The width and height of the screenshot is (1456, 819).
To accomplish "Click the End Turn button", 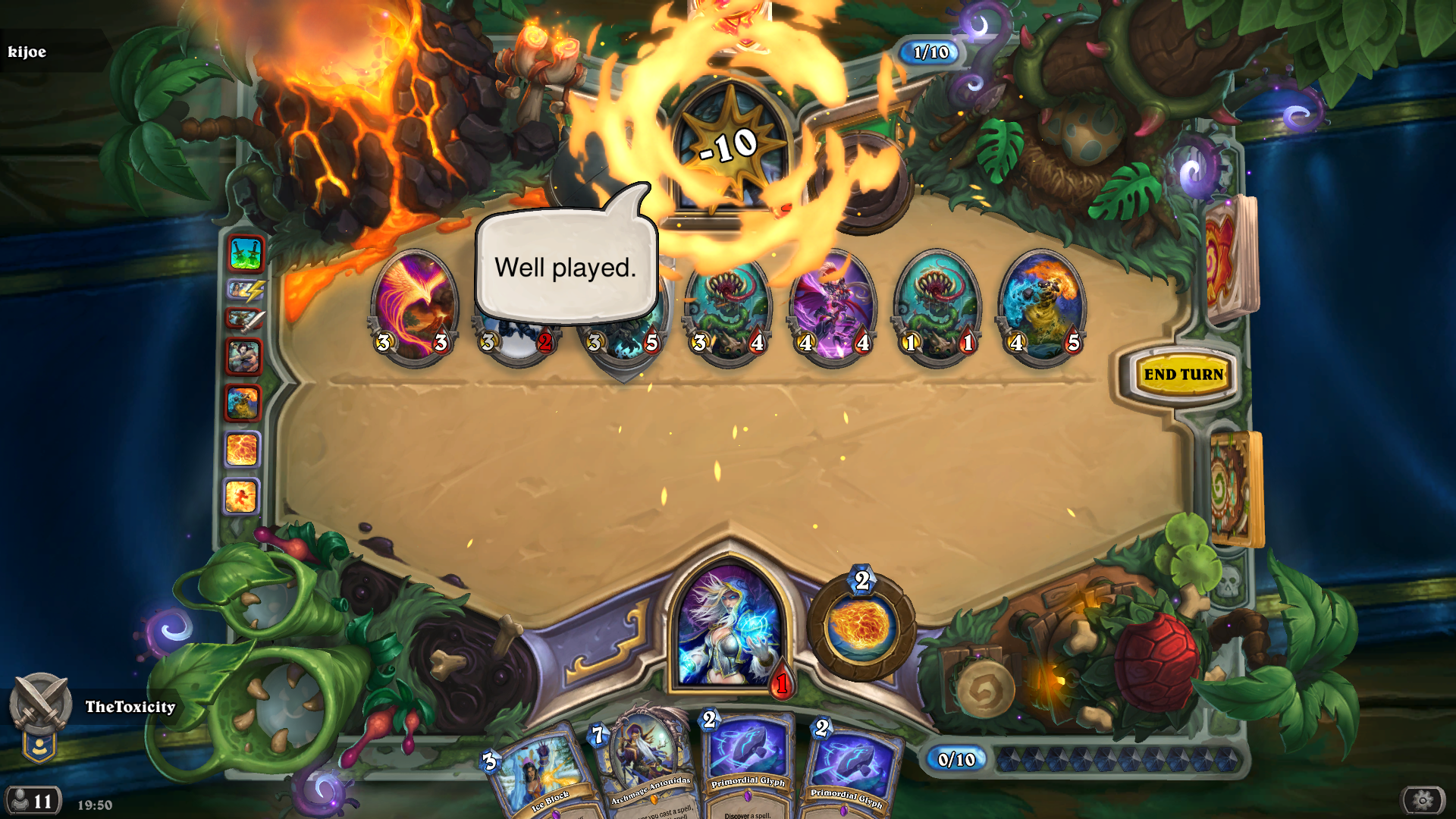I will (1183, 375).
